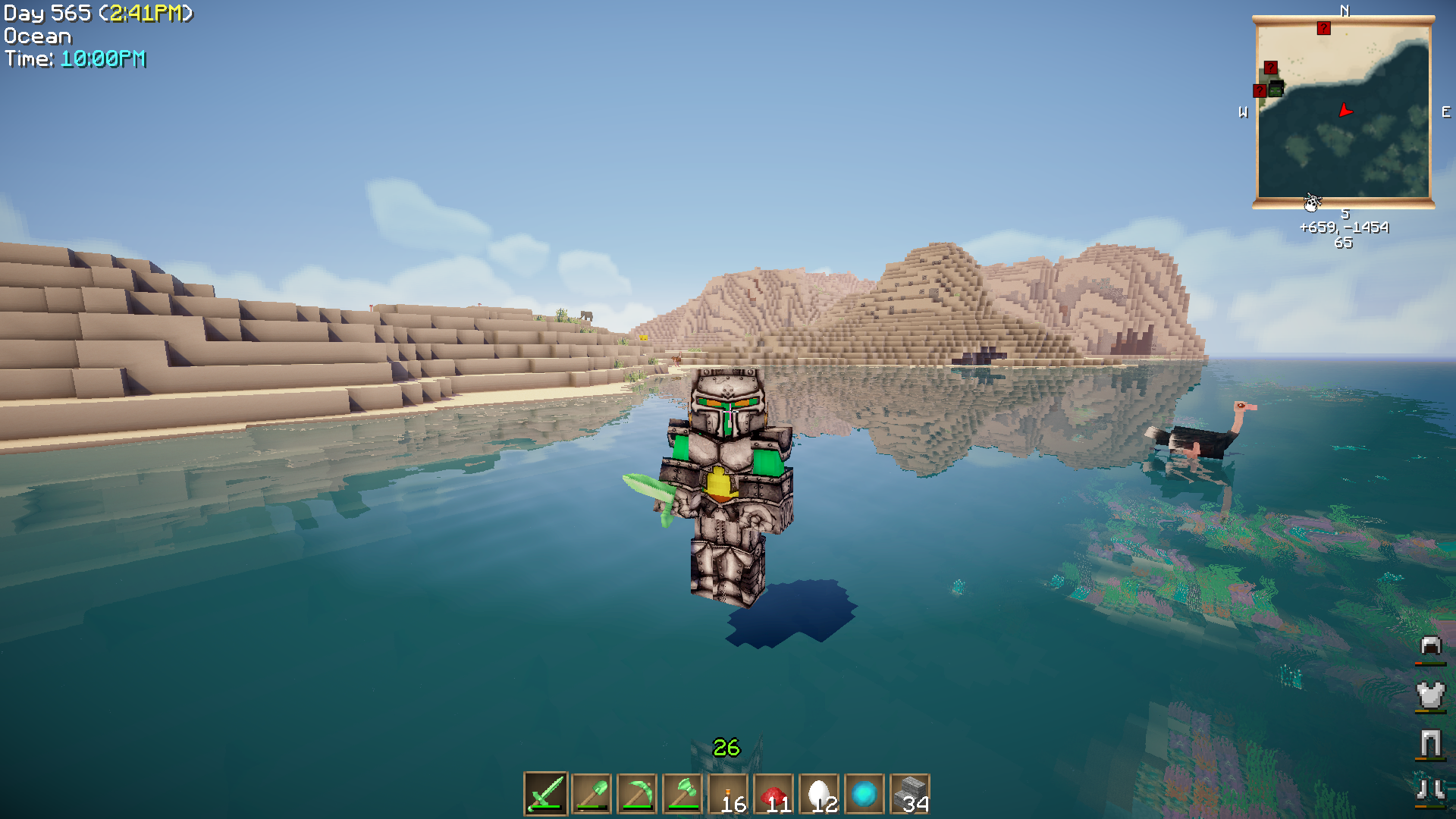Viewport: 1456px width, 819px height.
Task: Select the stone brick stairs stack
Action: click(910, 794)
